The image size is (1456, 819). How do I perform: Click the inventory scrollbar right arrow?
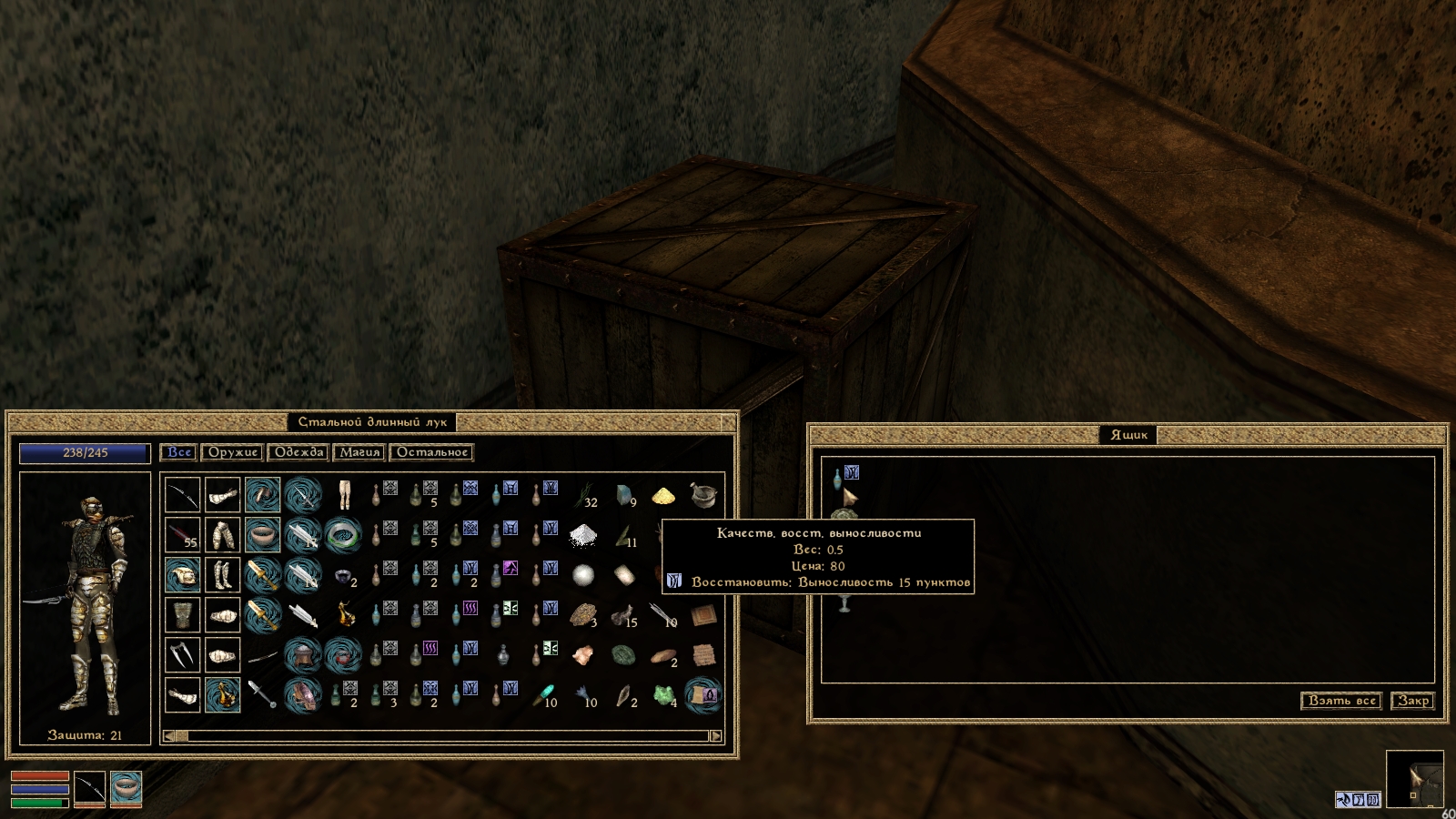tap(715, 736)
